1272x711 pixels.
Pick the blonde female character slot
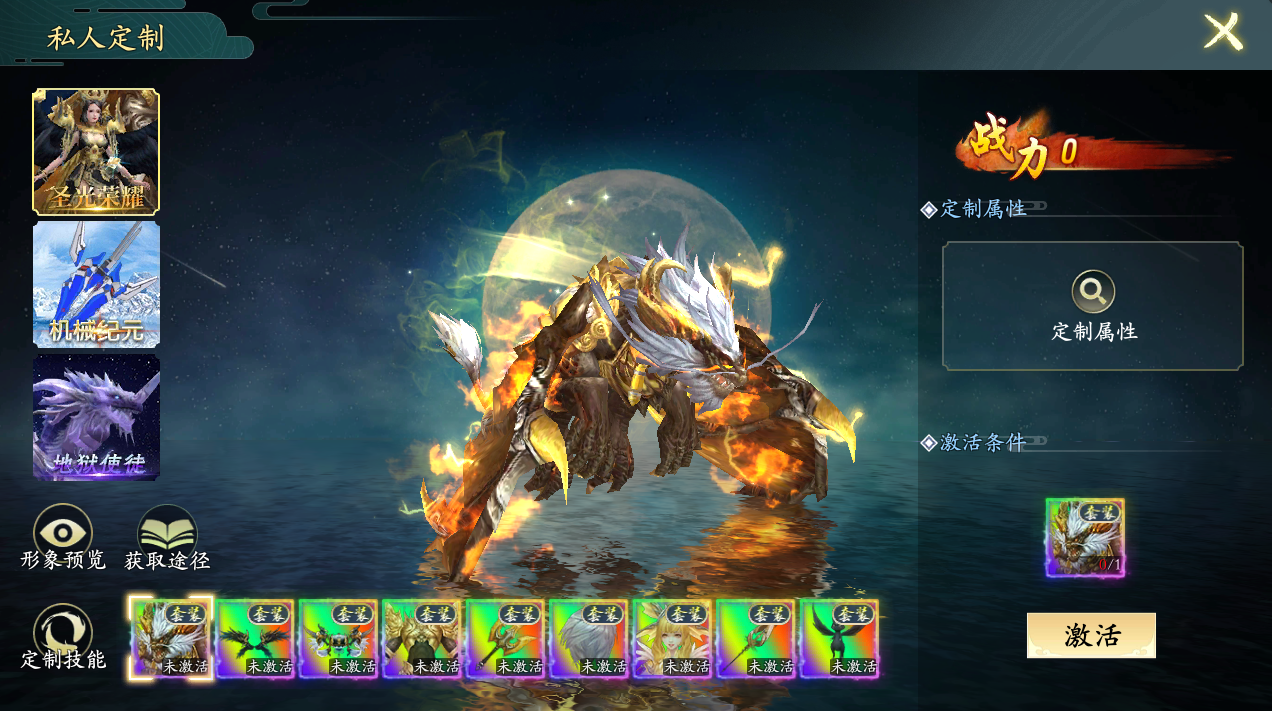(673, 638)
